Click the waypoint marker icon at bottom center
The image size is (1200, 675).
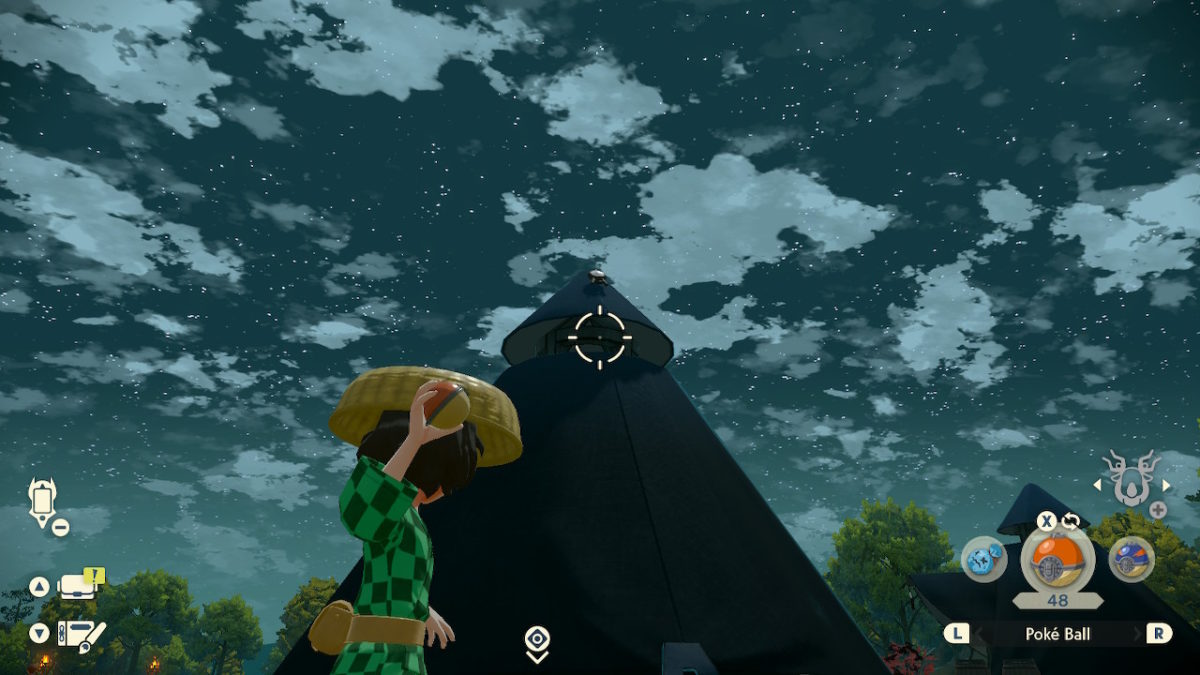tap(537, 642)
